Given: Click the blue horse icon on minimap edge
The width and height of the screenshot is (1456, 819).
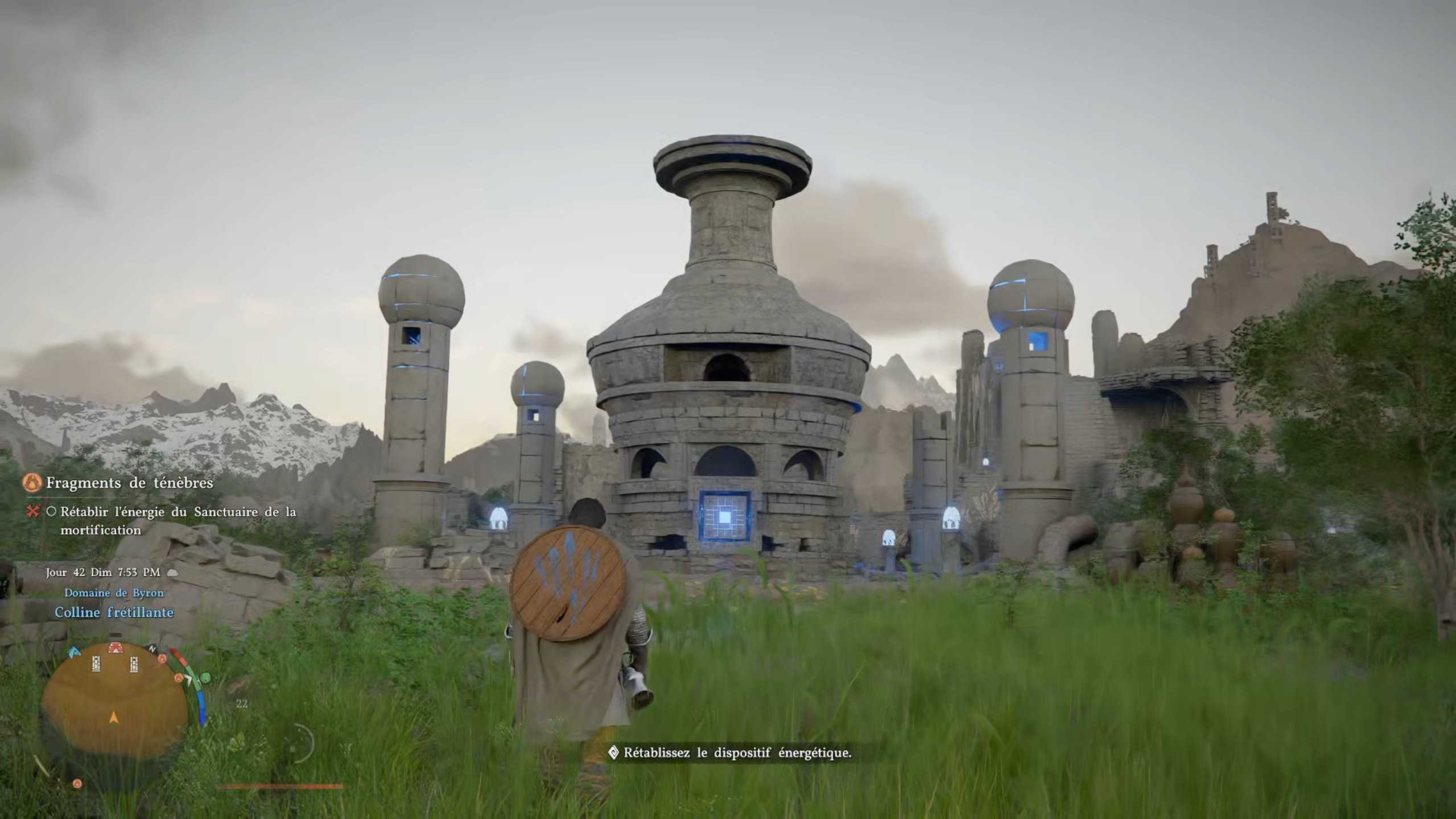Looking at the screenshot, I should pyautogui.click(x=75, y=653).
